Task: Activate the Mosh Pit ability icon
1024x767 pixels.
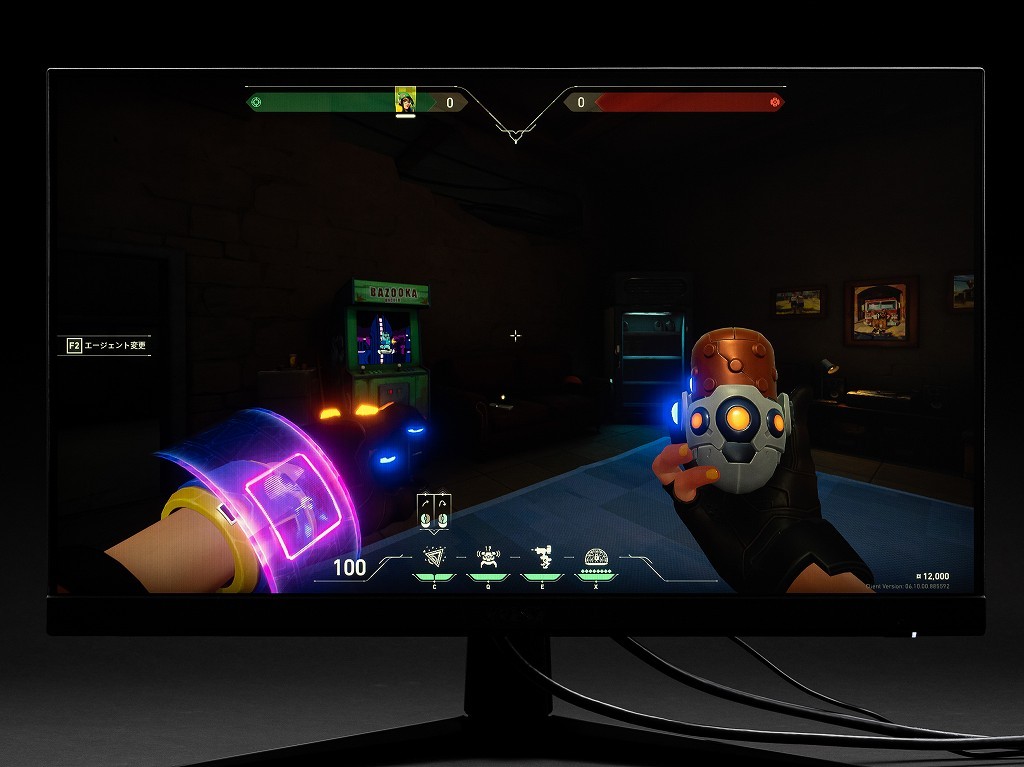Action: (x=434, y=558)
